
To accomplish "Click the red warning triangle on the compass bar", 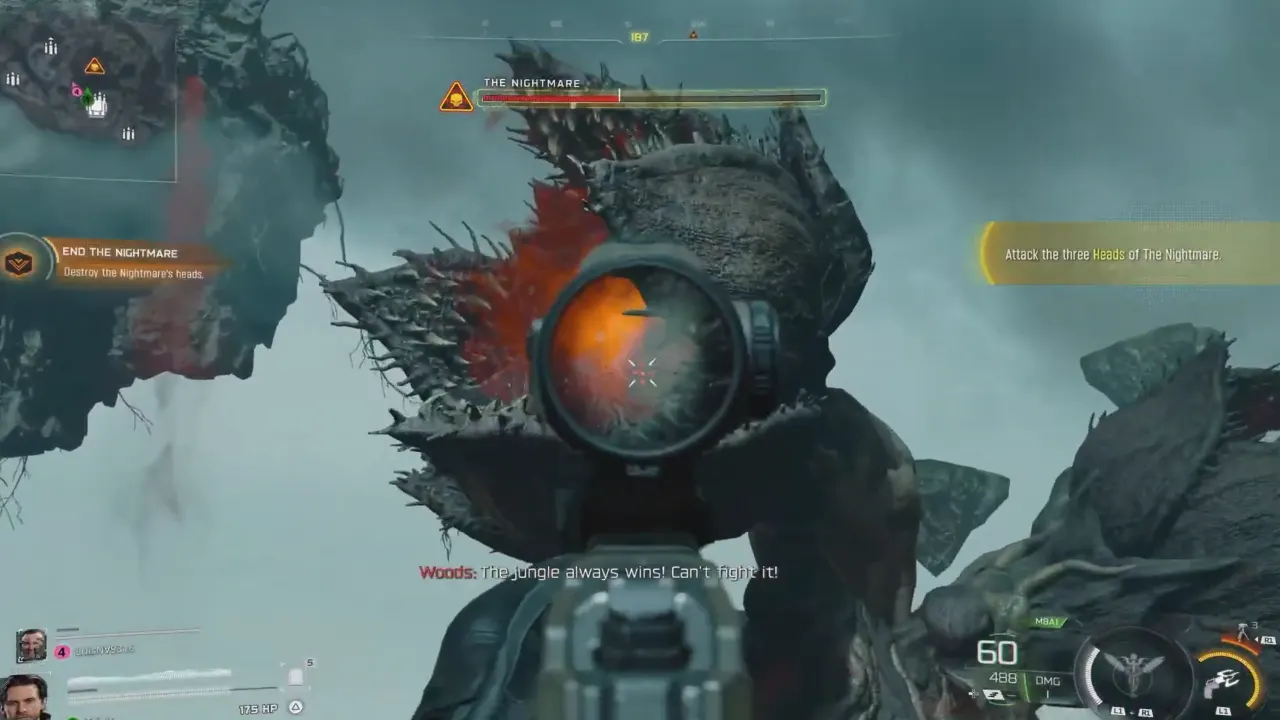I will tap(693, 33).
